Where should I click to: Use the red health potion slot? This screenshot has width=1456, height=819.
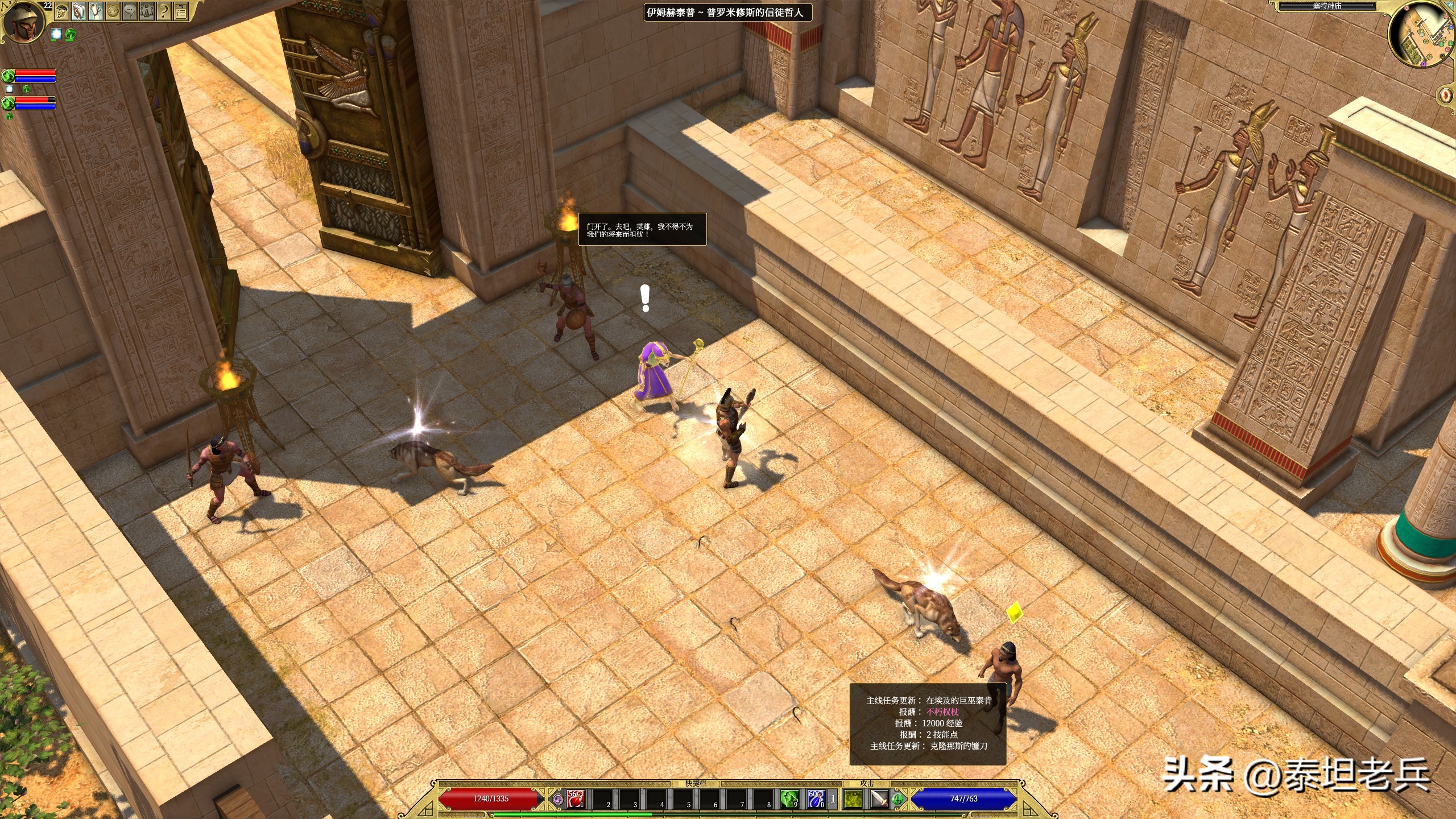point(576,799)
